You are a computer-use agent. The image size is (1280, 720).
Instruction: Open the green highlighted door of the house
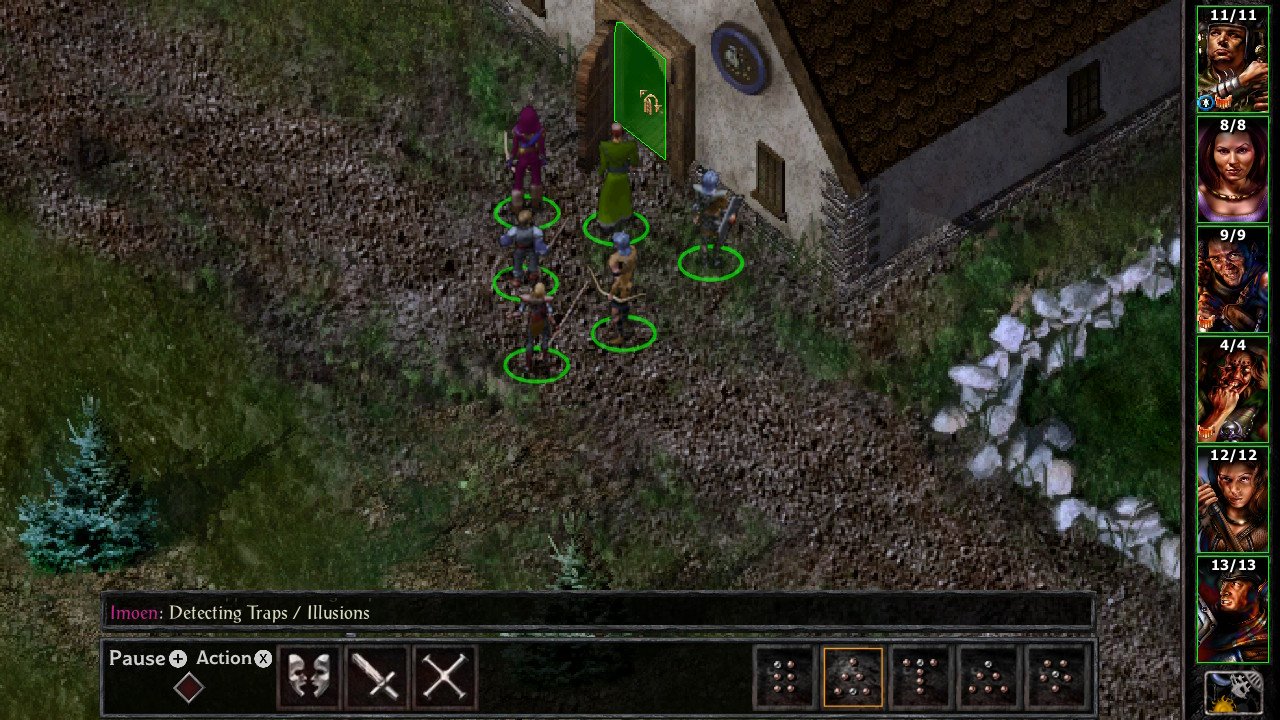tap(640, 85)
